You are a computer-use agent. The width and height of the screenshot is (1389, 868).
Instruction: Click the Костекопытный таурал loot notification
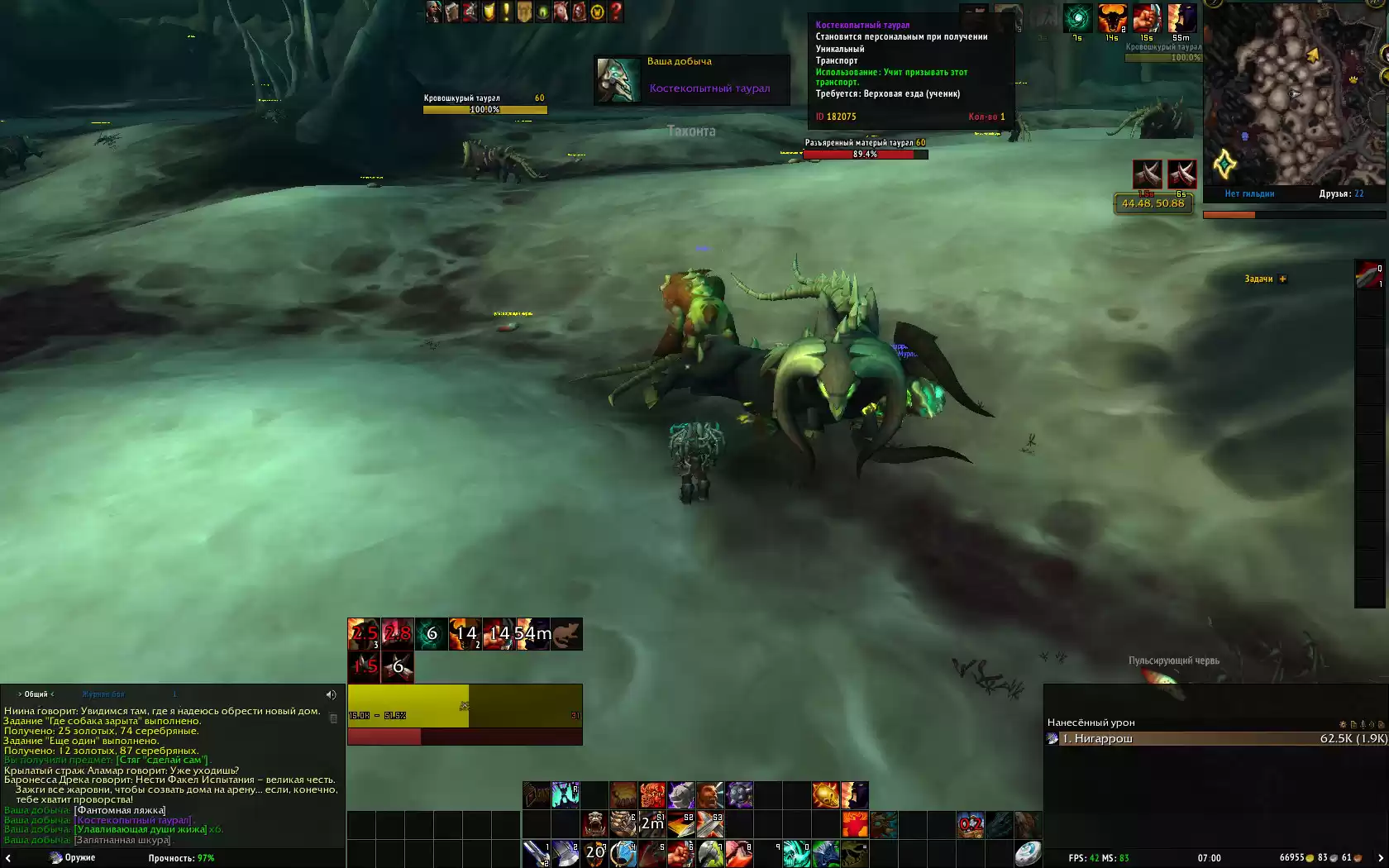[691, 80]
